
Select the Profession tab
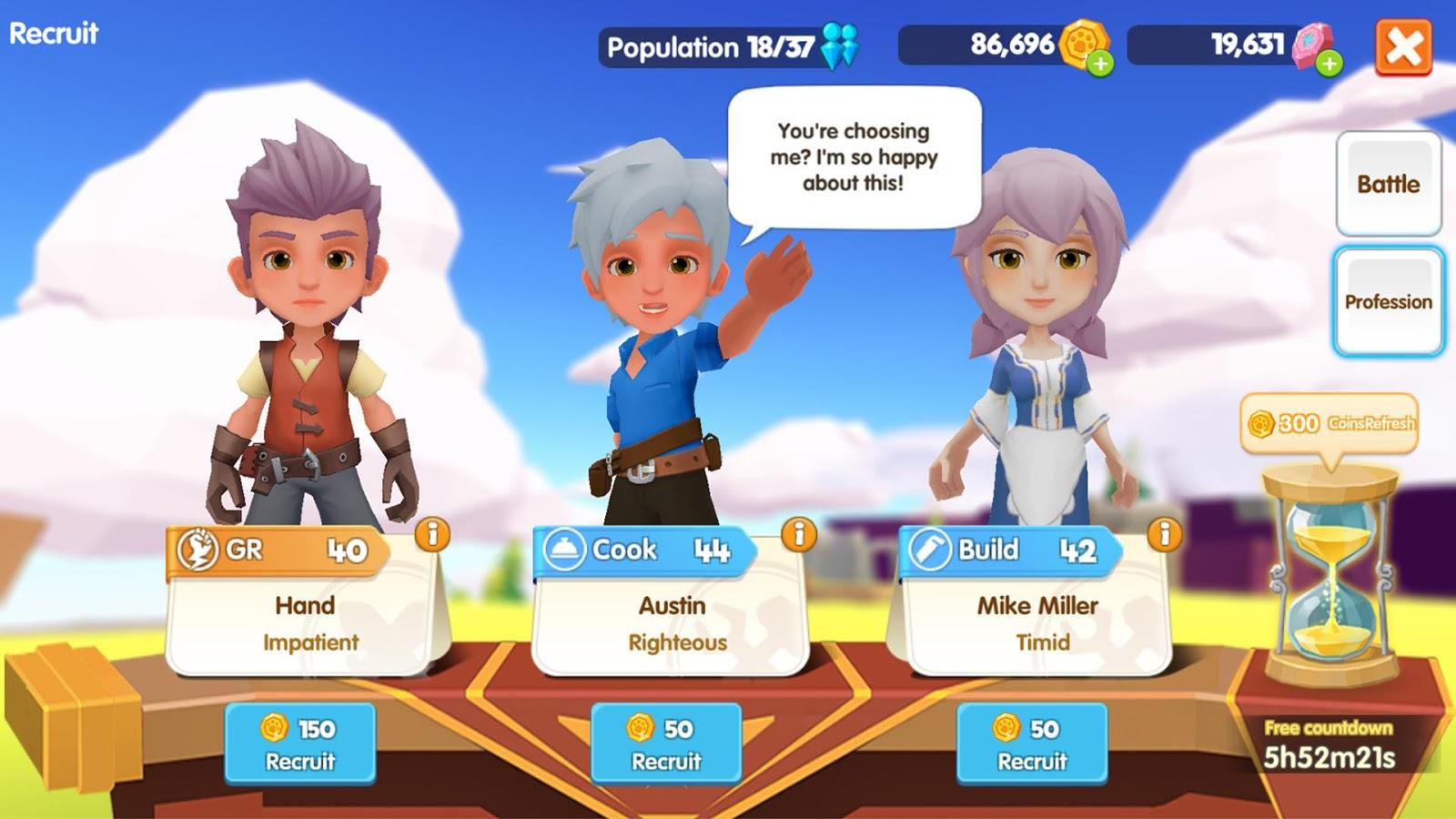point(1388,301)
